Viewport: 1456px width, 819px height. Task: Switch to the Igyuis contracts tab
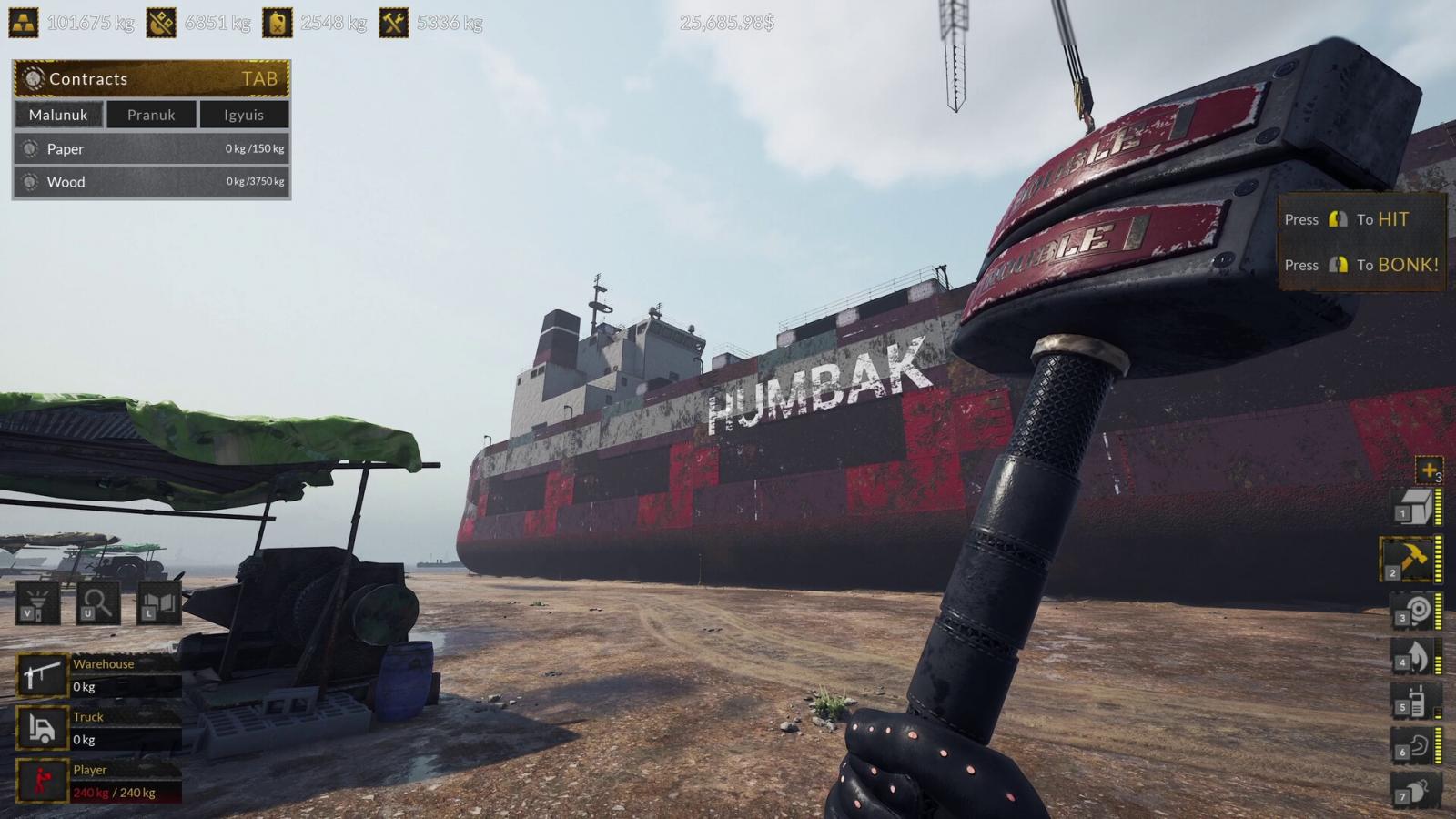pos(244,115)
